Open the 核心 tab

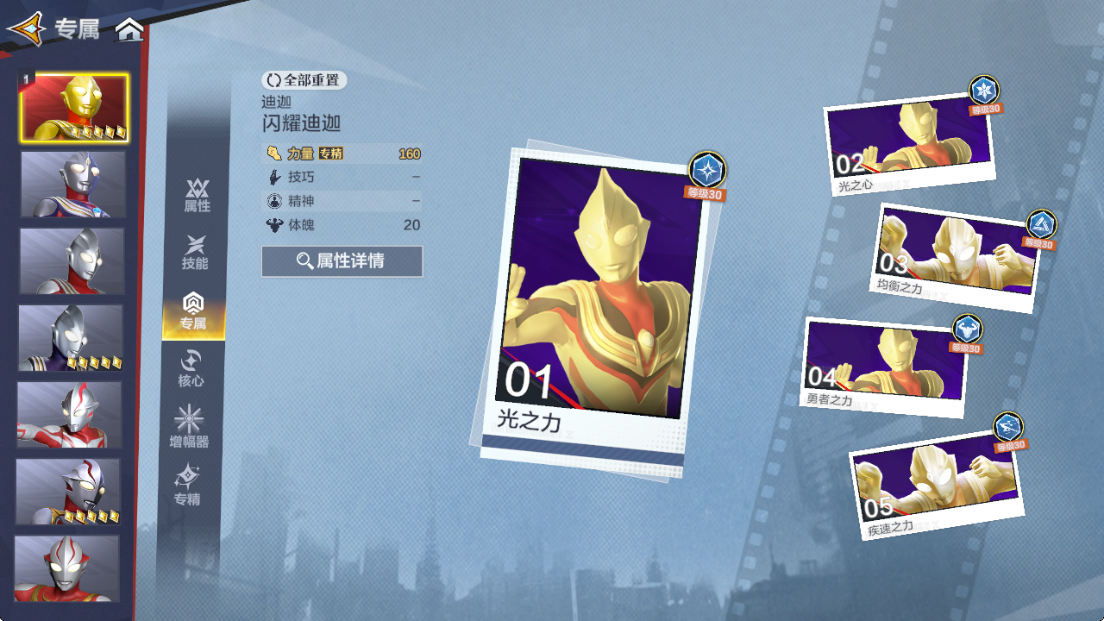(191, 368)
